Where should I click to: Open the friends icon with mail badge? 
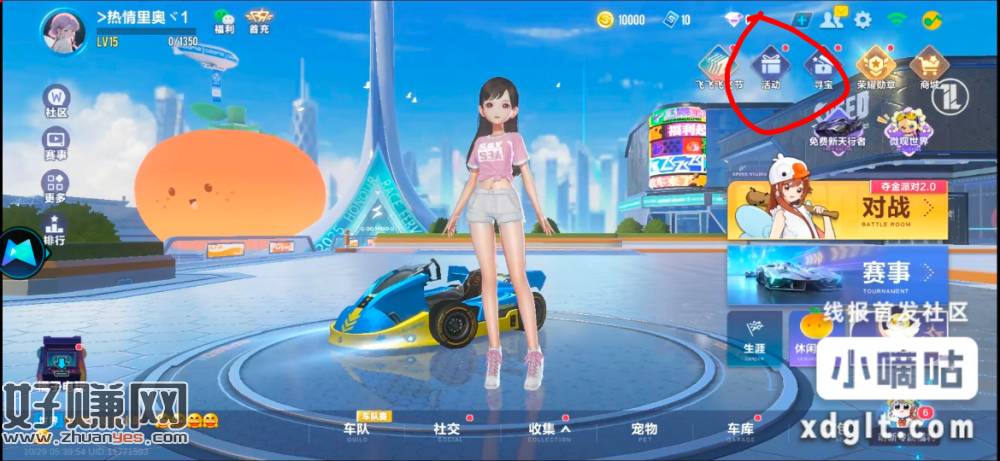pyautogui.click(x=832, y=19)
